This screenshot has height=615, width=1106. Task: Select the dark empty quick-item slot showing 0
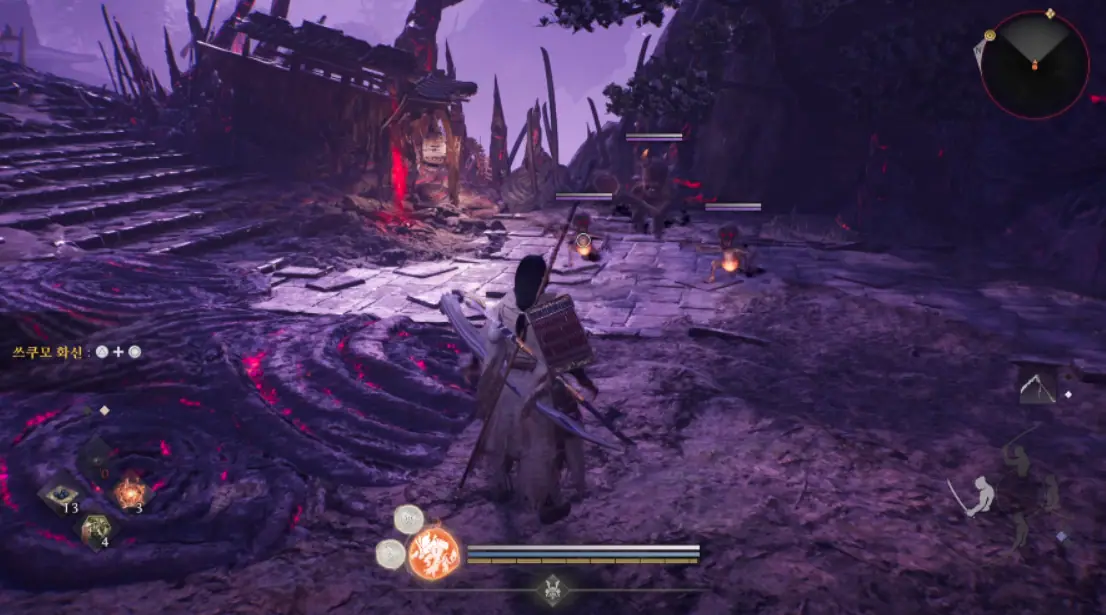coord(96,460)
